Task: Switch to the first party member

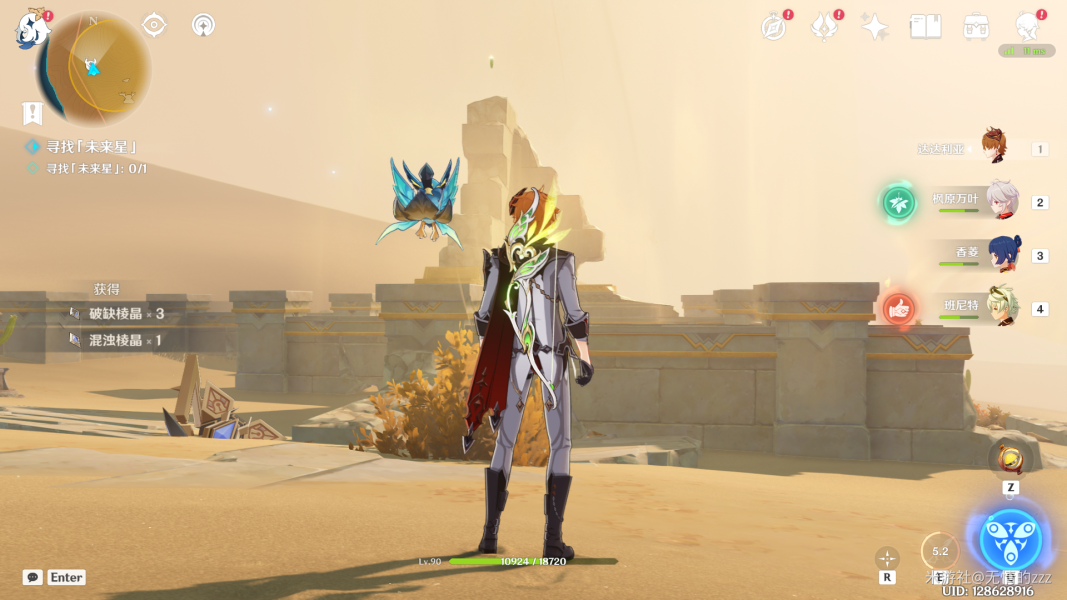Action: tap(993, 147)
